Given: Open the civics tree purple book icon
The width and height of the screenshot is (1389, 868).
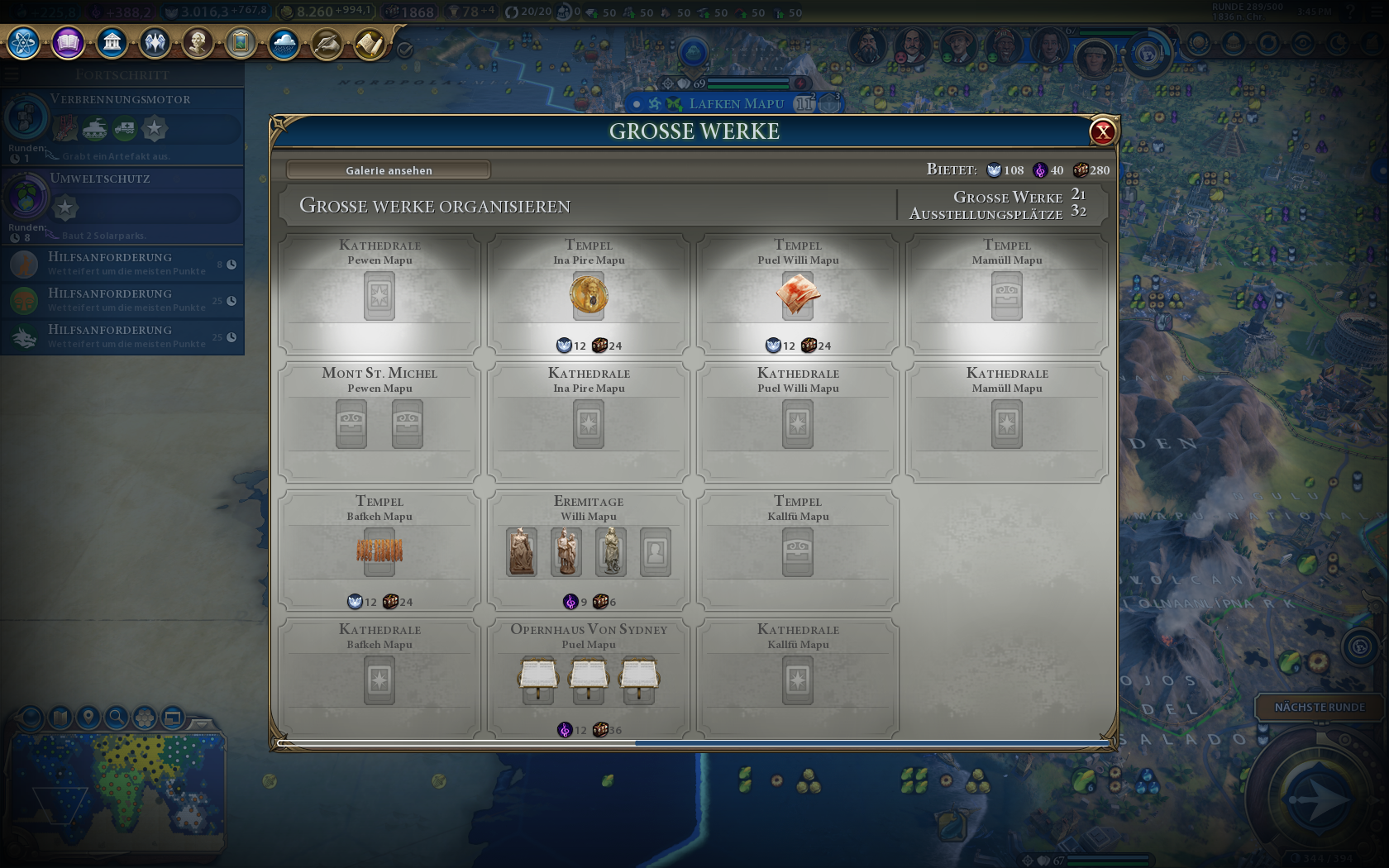Looking at the screenshot, I should pos(68,42).
